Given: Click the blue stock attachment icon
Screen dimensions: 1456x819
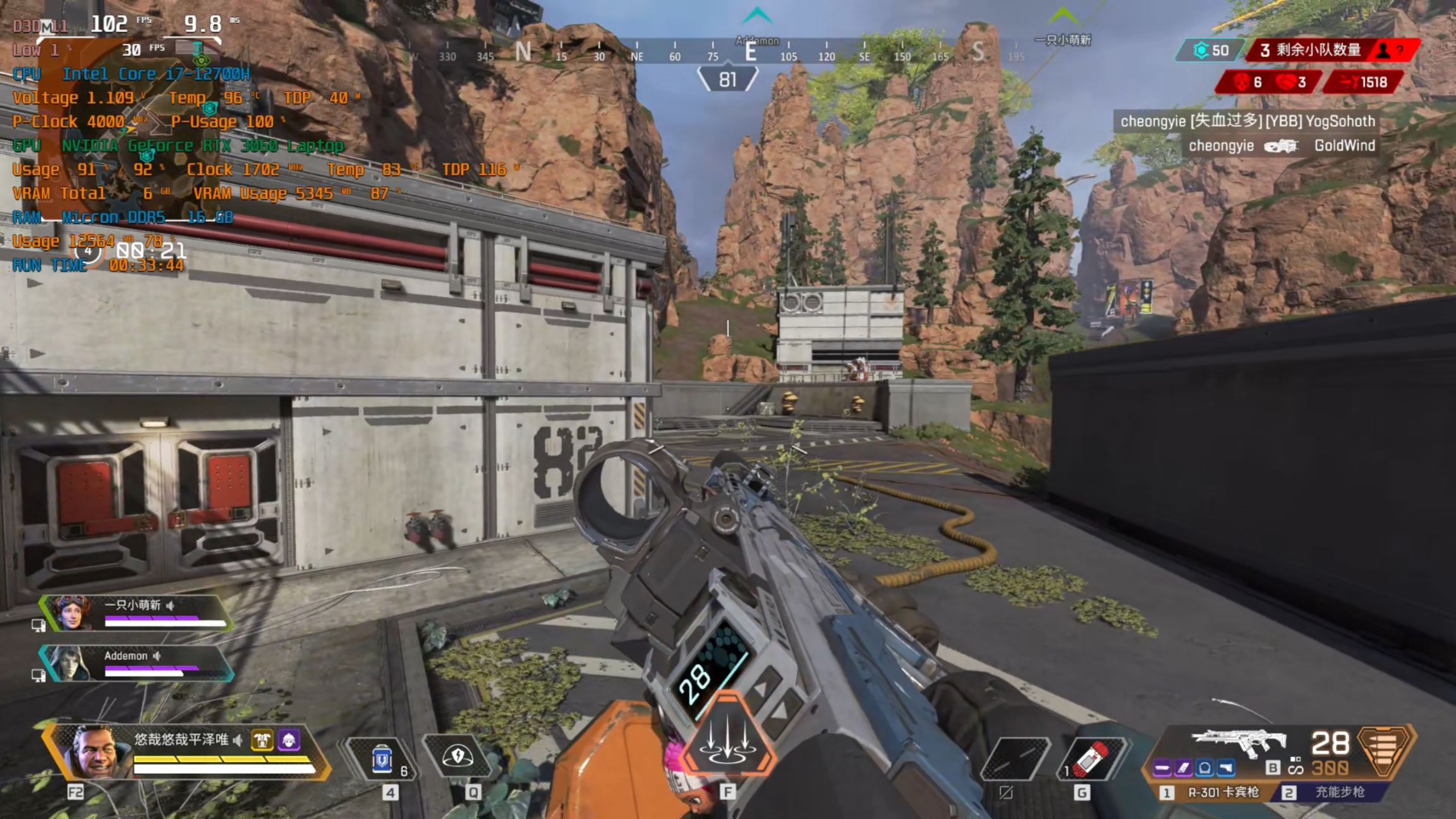Looking at the screenshot, I should 1226,768.
